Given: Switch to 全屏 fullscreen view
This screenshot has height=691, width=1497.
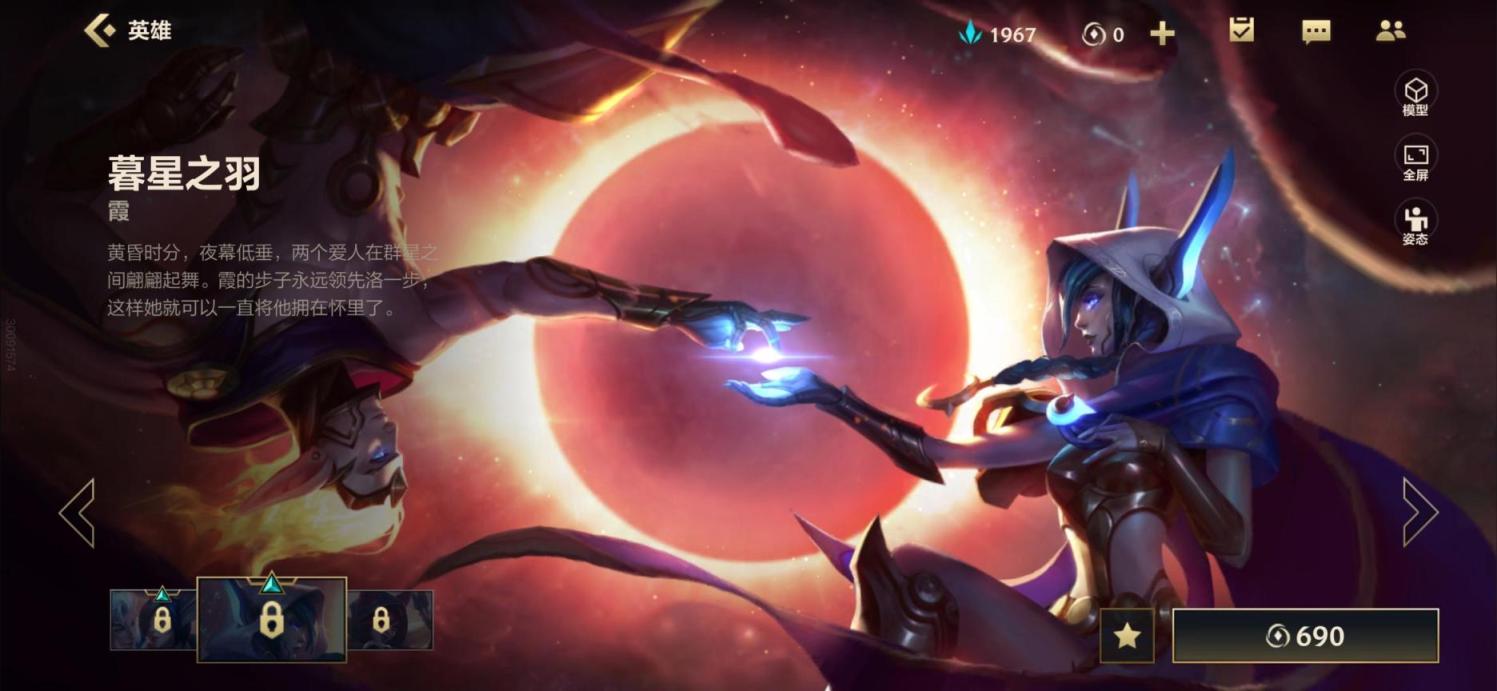Looking at the screenshot, I should [1415, 159].
